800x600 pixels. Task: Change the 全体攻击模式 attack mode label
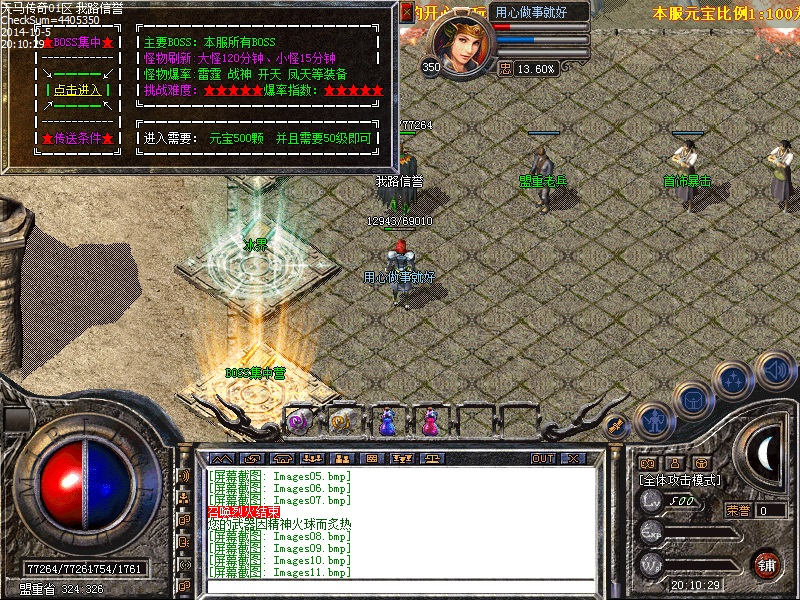tap(680, 480)
